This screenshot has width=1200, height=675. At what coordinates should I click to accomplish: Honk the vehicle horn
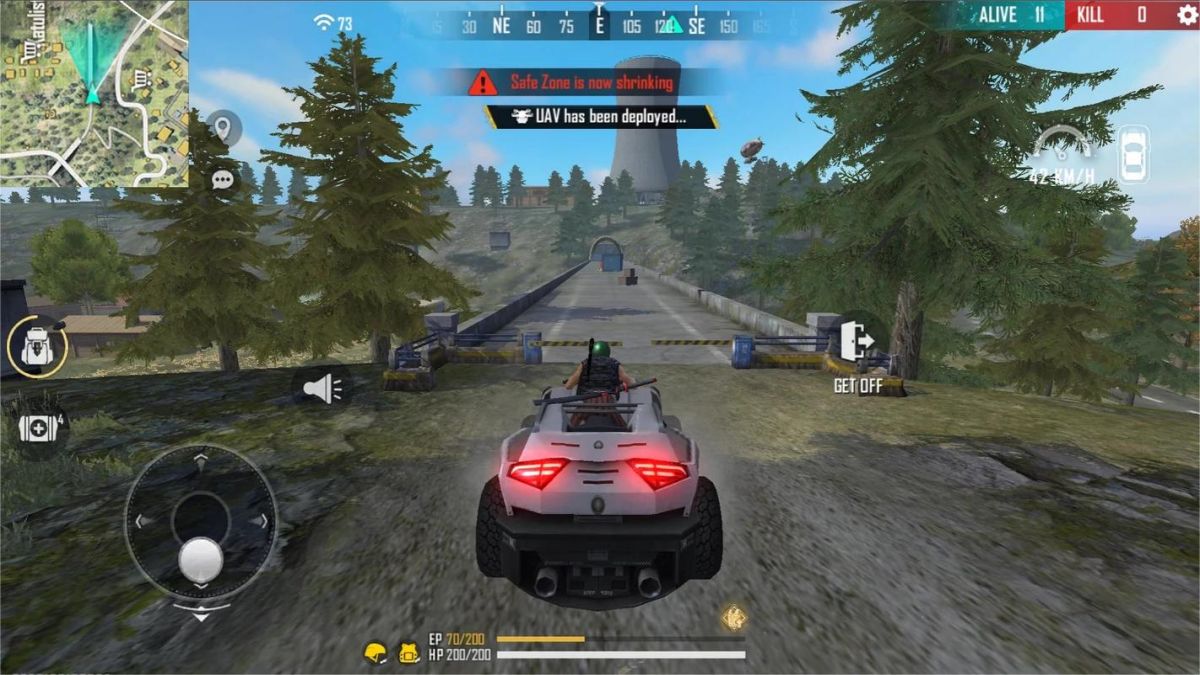(x=322, y=386)
